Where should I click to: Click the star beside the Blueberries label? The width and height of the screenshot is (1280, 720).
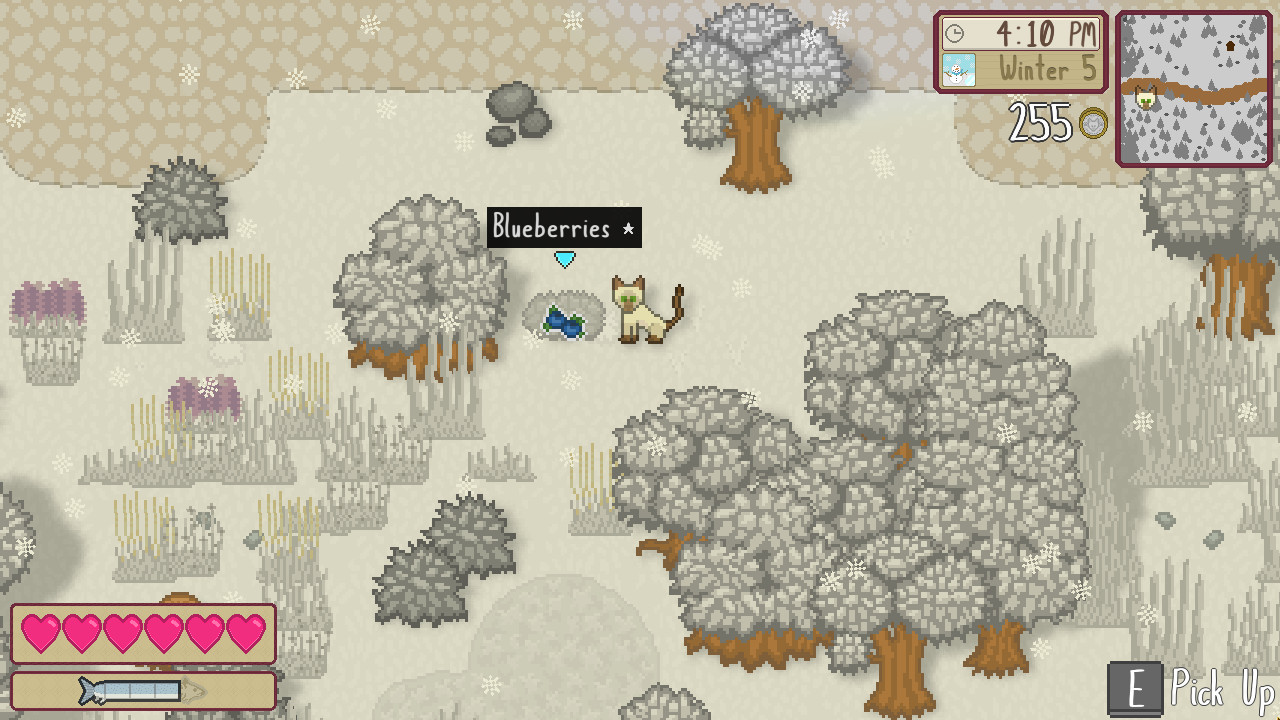click(x=629, y=228)
